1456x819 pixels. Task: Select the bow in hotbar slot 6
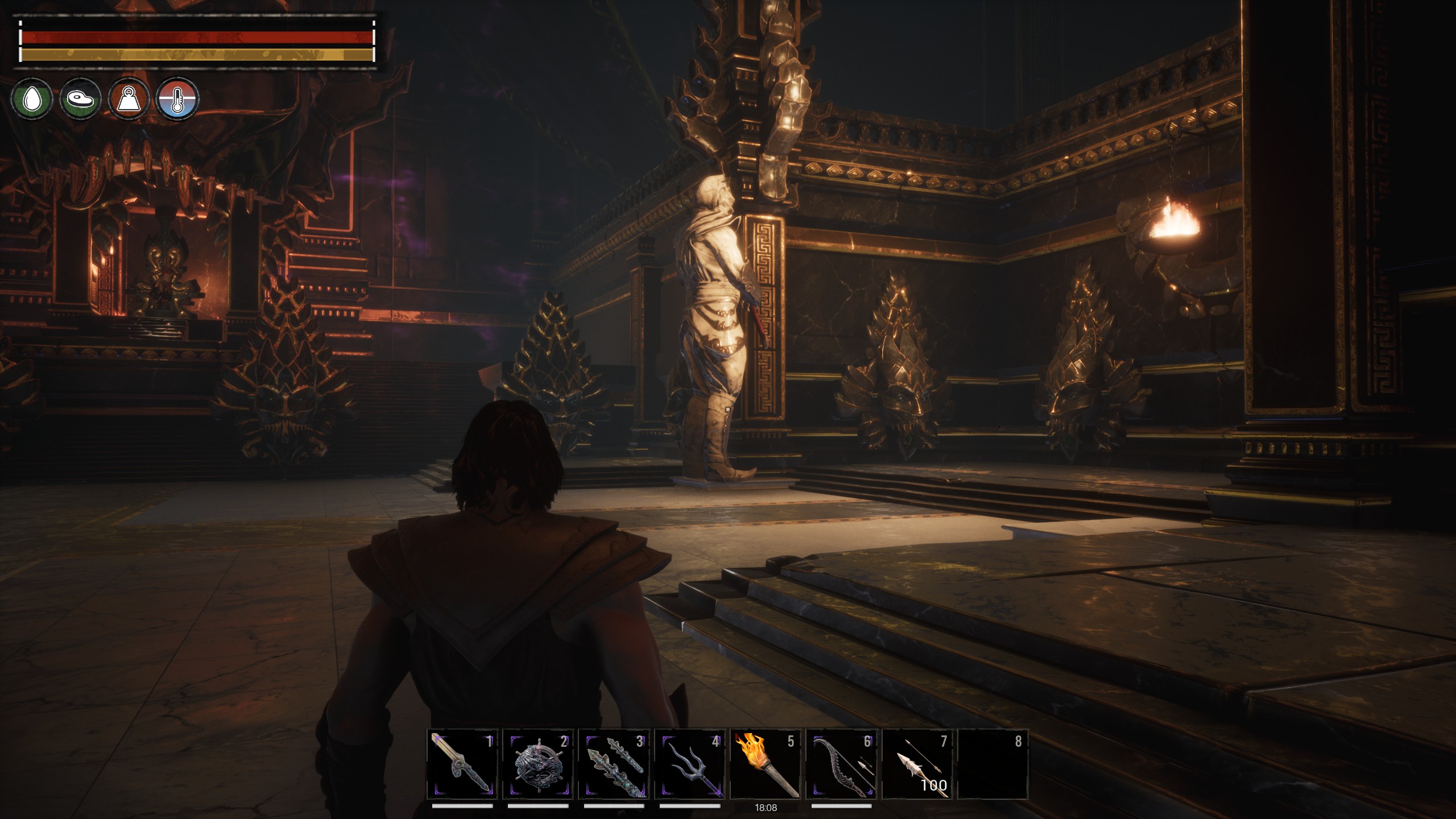pyautogui.click(x=842, y=764)
